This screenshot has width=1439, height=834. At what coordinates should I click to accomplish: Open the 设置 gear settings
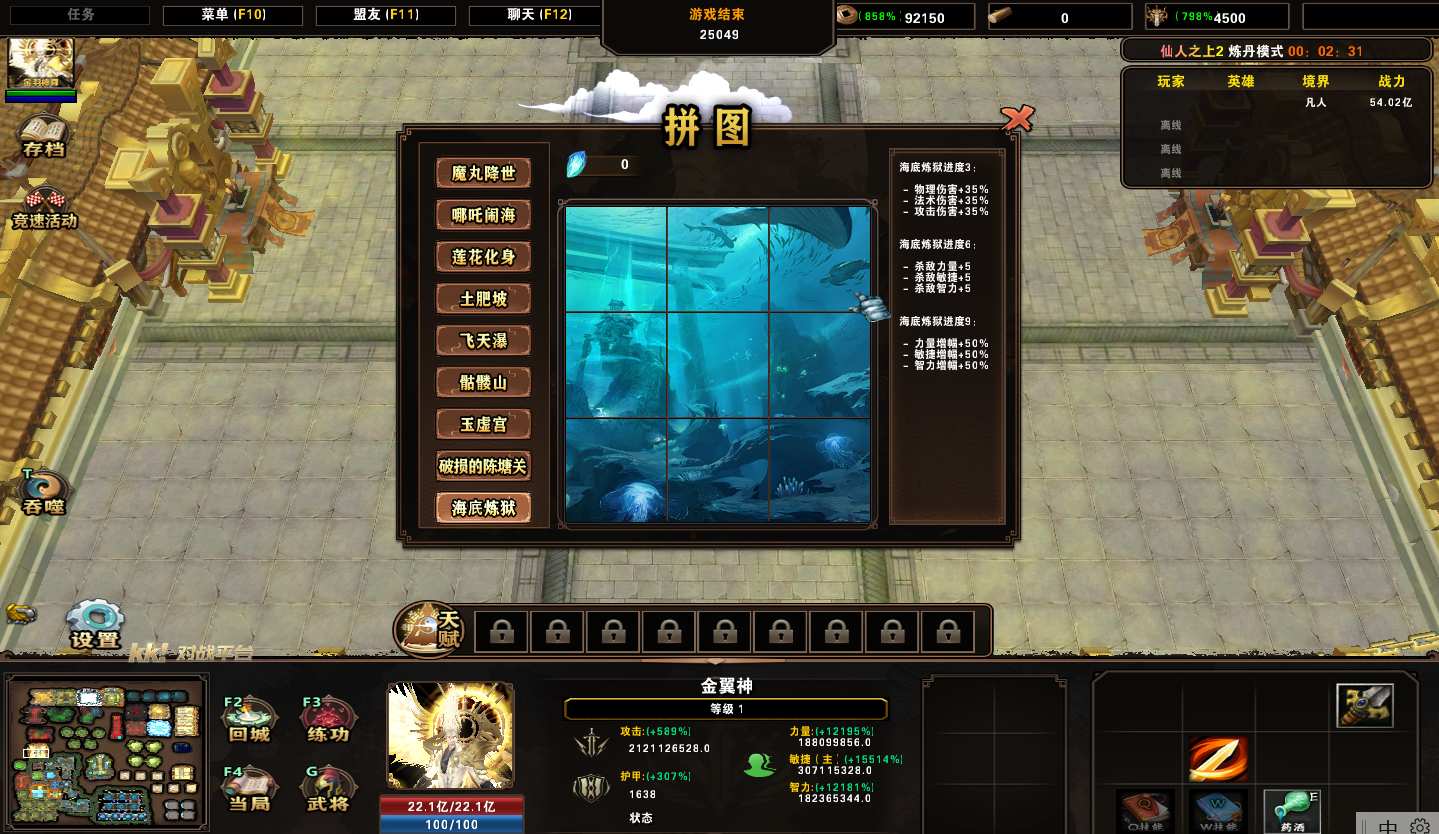95,624
